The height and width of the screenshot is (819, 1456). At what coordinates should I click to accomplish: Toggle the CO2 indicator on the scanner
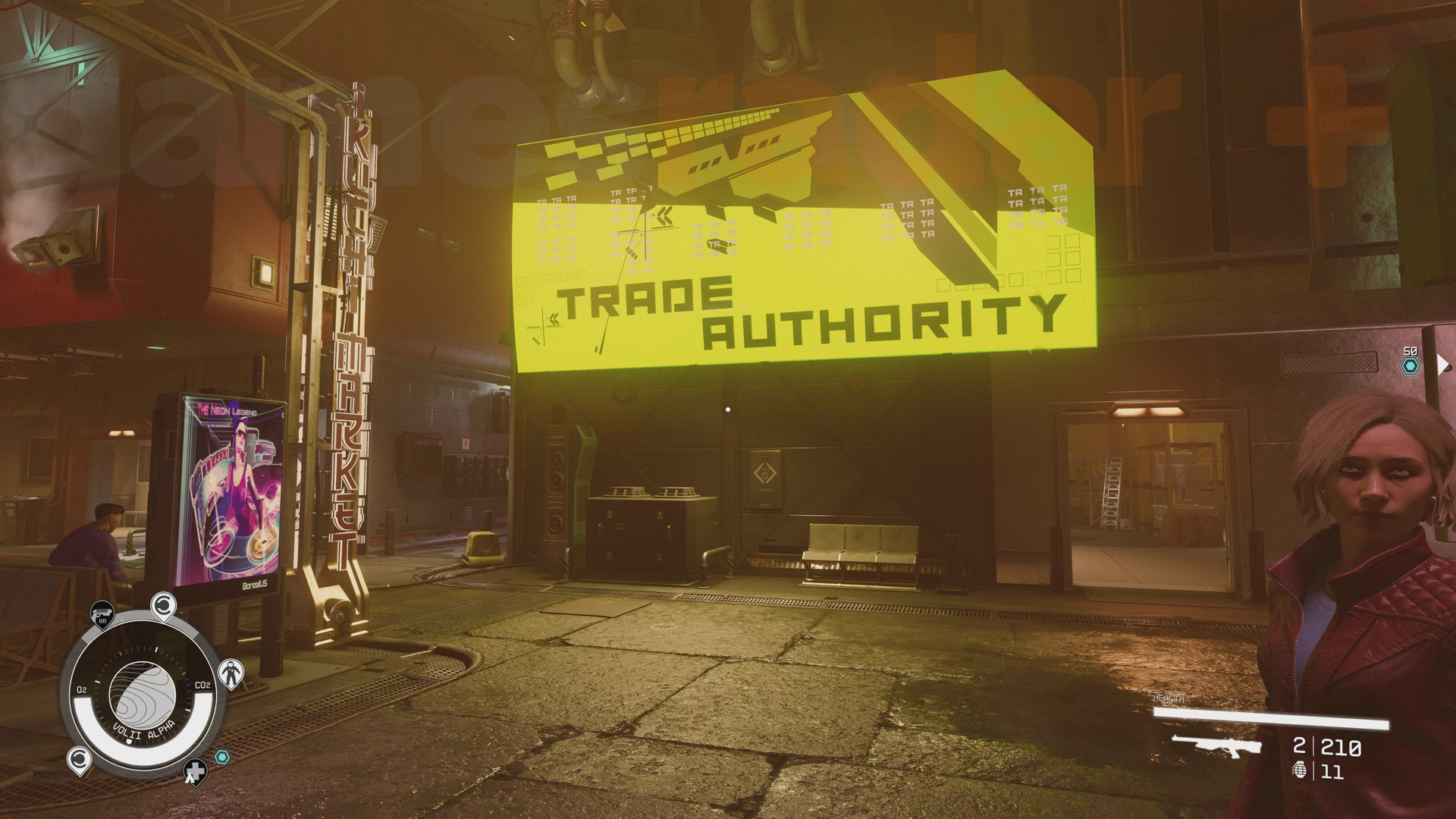pyautogui.click(x=203, y=684)
